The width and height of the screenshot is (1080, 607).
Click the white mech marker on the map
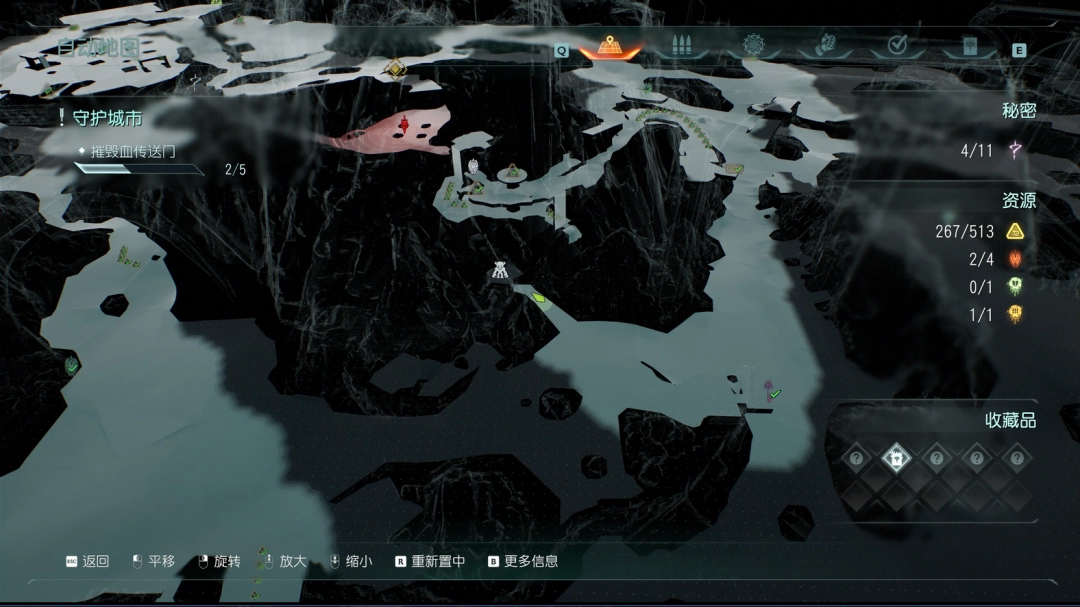(498, 270)
